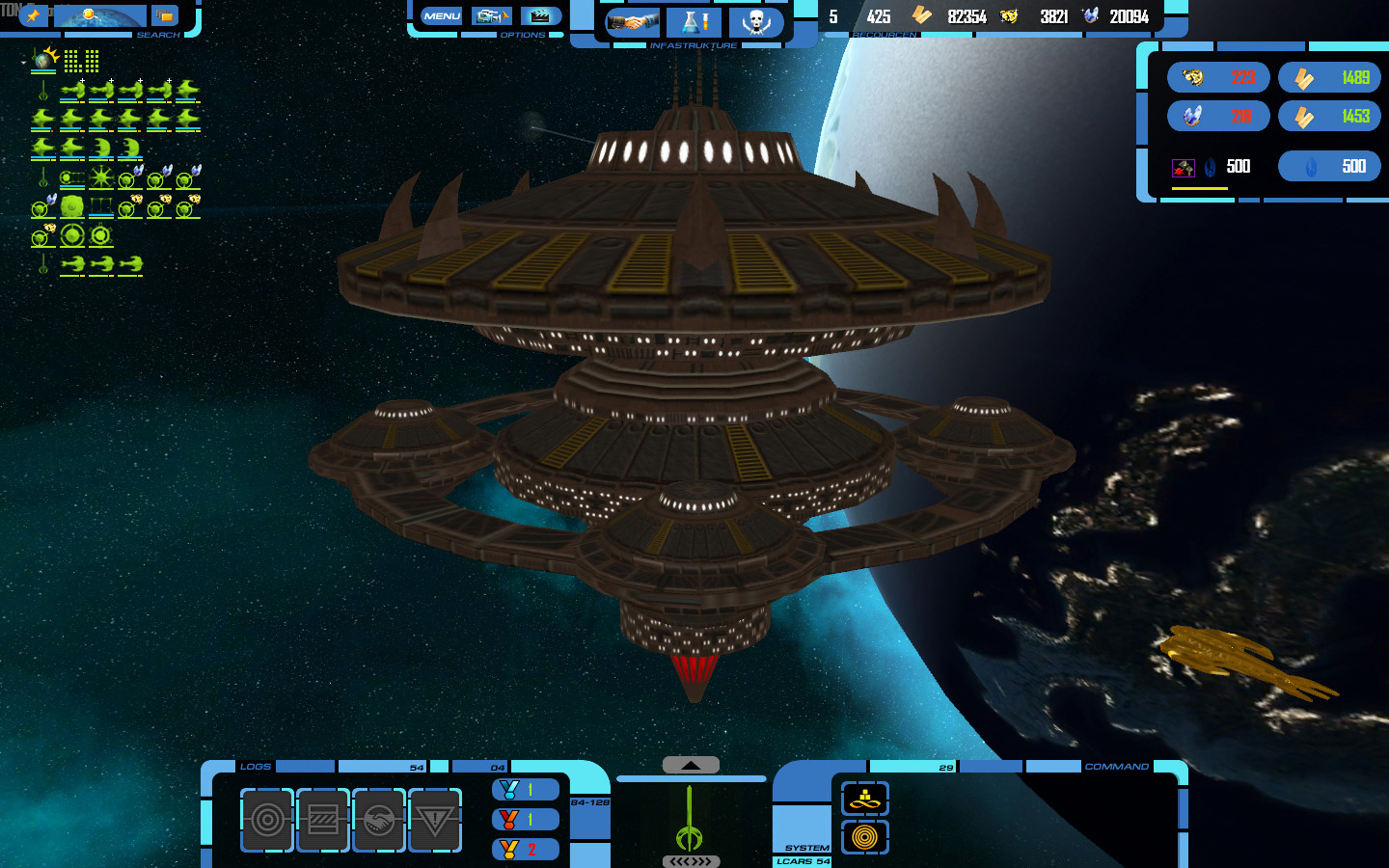Click the red medal counter
1389x868 pixels.
pyautogui.click(x=526, y=820)
